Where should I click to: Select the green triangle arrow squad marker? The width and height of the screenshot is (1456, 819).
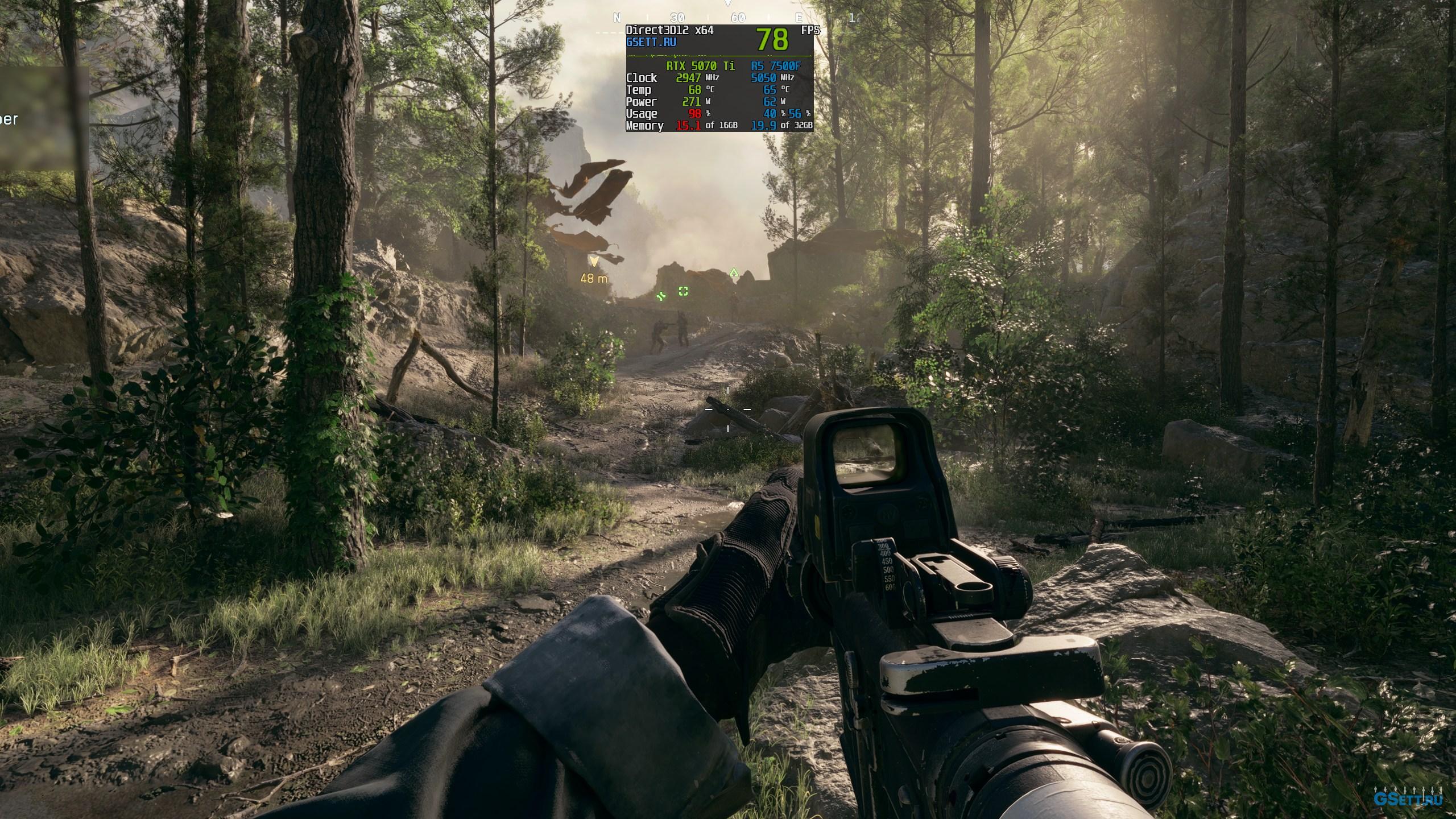point(734,273)
